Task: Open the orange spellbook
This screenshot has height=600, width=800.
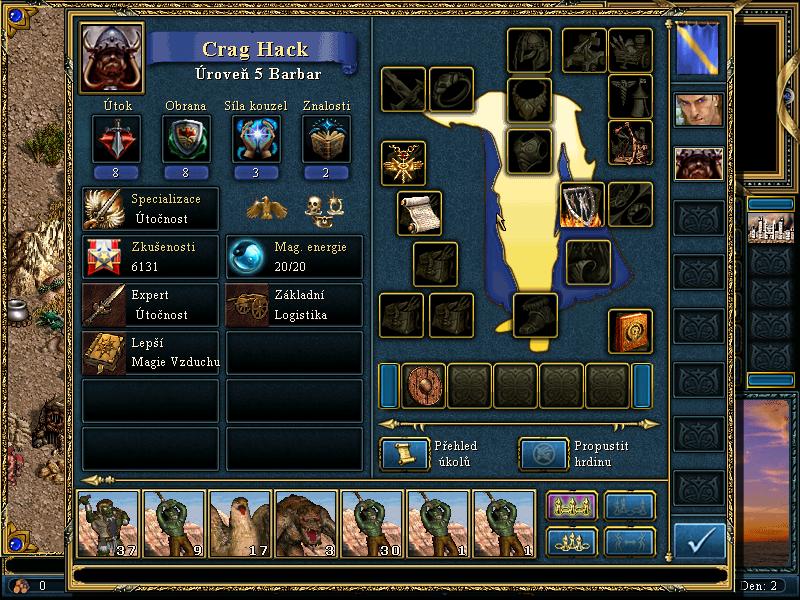Action: (631, 331)
